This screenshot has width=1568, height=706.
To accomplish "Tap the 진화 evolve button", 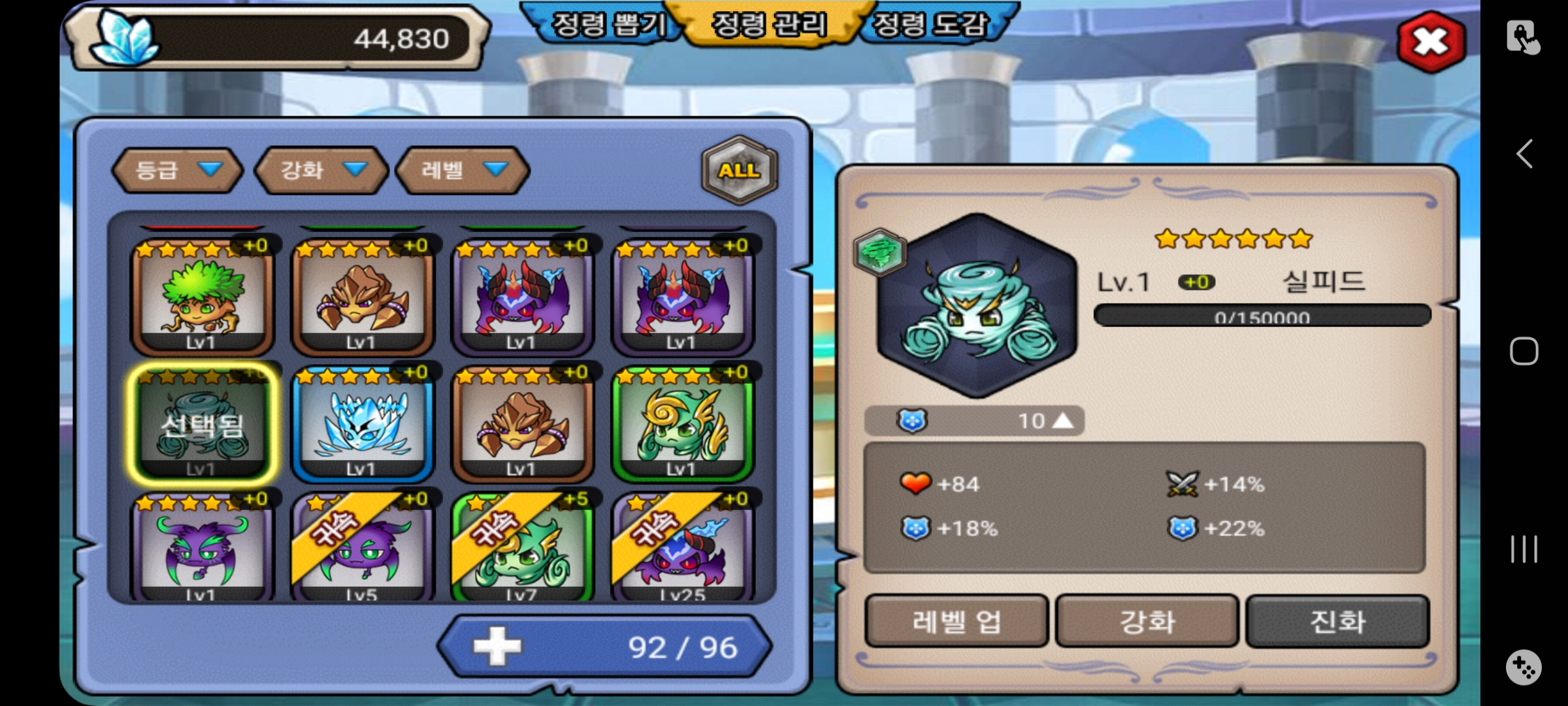I will click(1337, 621).
